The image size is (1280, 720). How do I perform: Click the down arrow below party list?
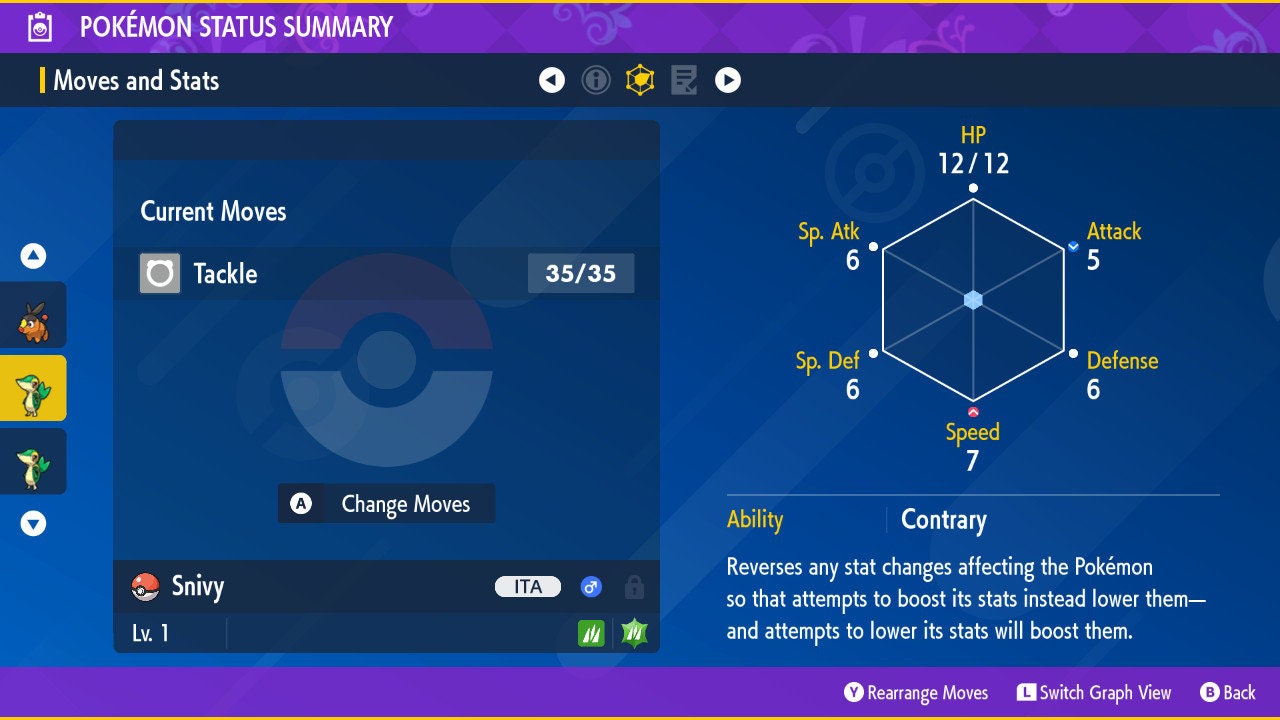click(33, 523)
